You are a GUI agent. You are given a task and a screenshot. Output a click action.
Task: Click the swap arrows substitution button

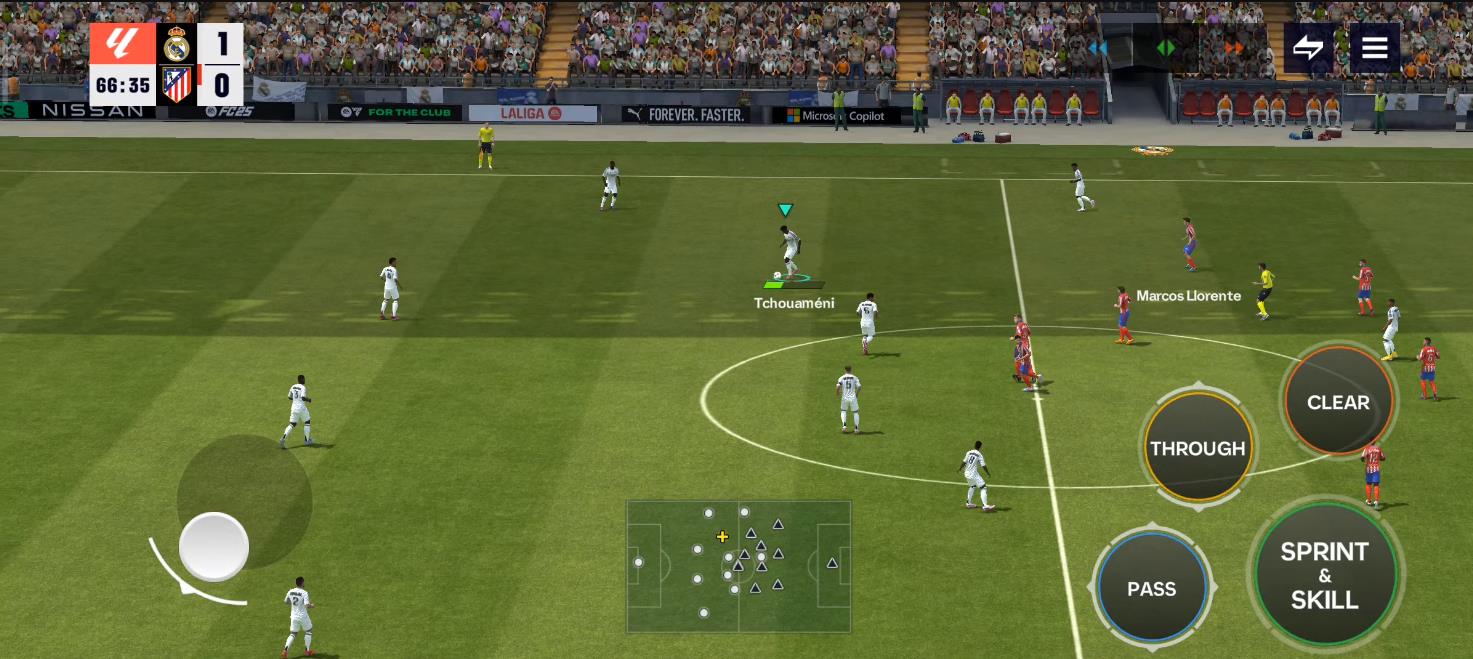(x=1308, y=47)
